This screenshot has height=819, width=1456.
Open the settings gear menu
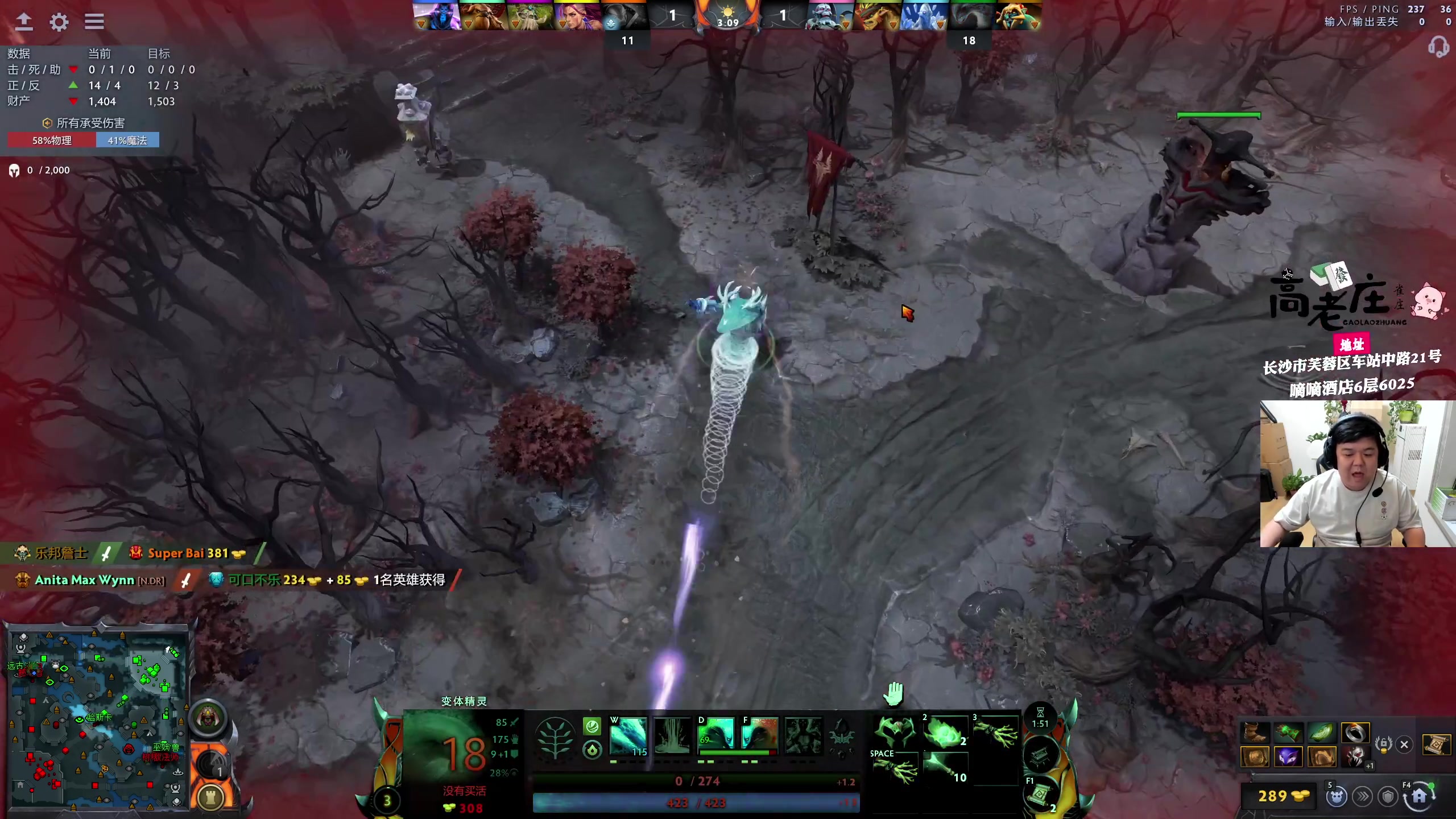point(59,22)
